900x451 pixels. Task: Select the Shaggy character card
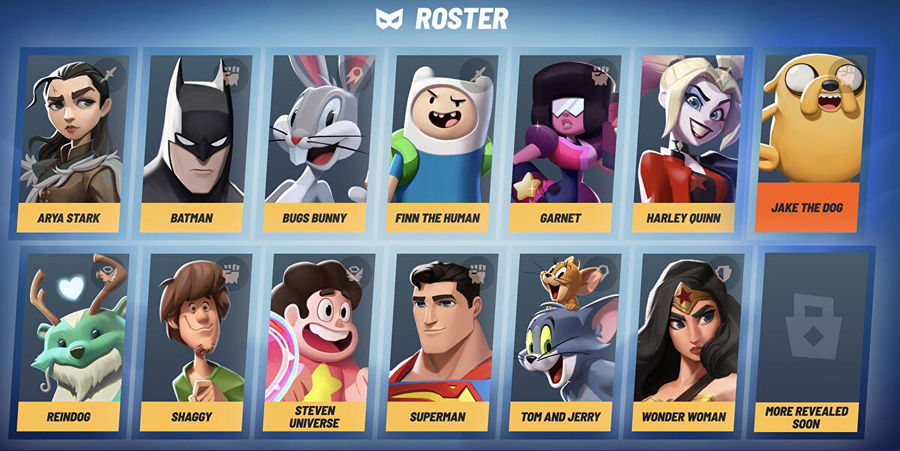(x=196, y=340)
